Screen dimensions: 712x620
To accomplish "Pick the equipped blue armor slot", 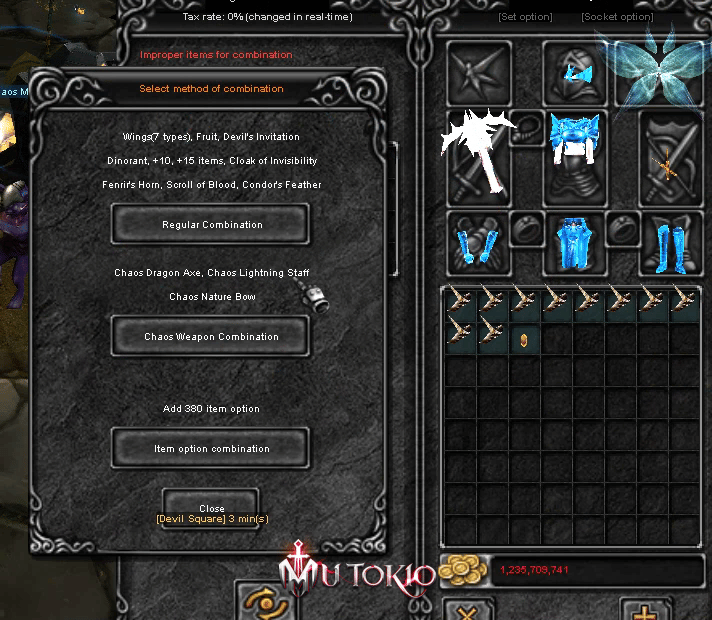I will 575,160.
